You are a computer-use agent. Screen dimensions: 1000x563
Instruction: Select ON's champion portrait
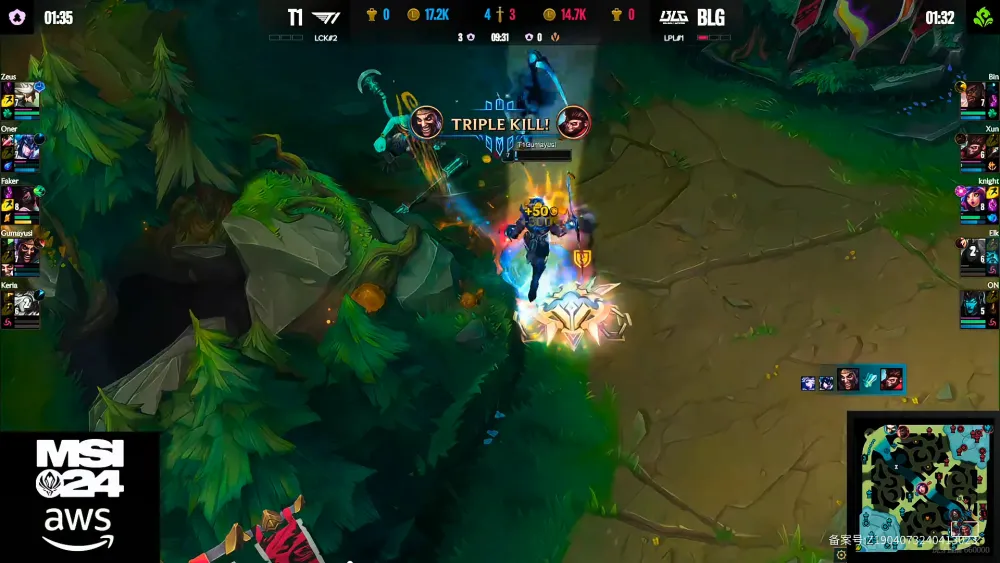point(973,303)
